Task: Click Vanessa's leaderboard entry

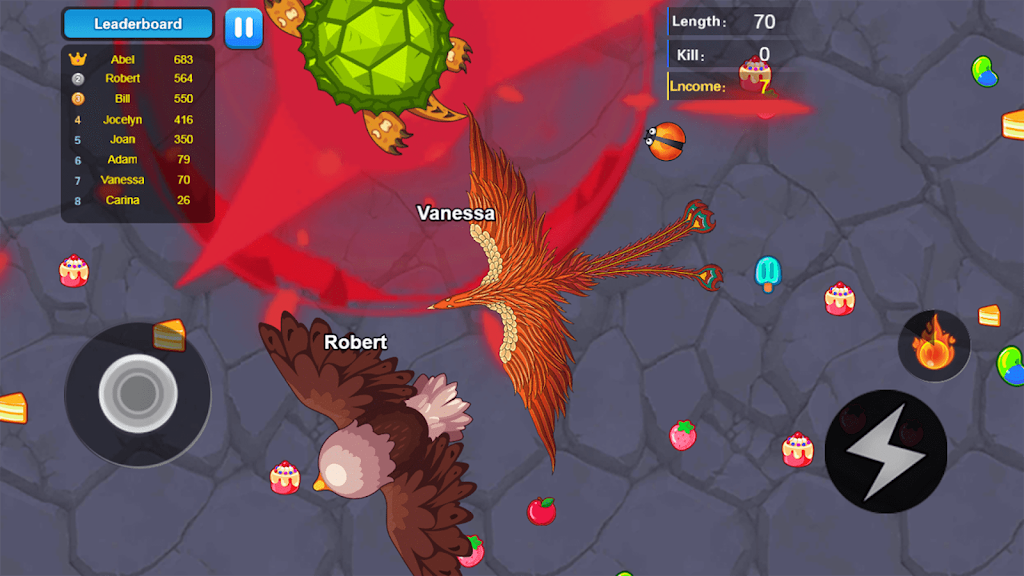Action: [x=138, y=180]
